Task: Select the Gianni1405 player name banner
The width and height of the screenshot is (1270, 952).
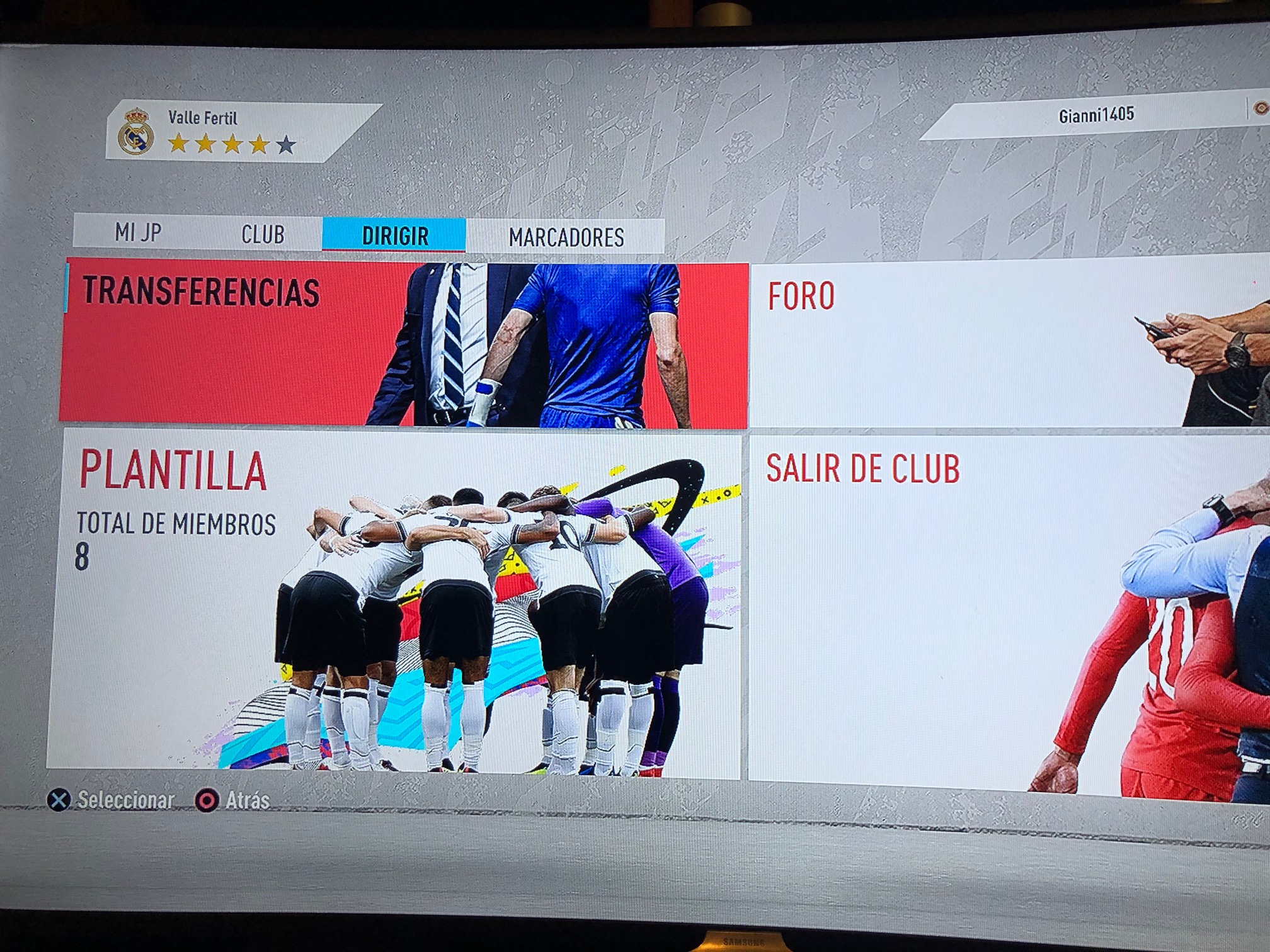Action: (1095, 115)
